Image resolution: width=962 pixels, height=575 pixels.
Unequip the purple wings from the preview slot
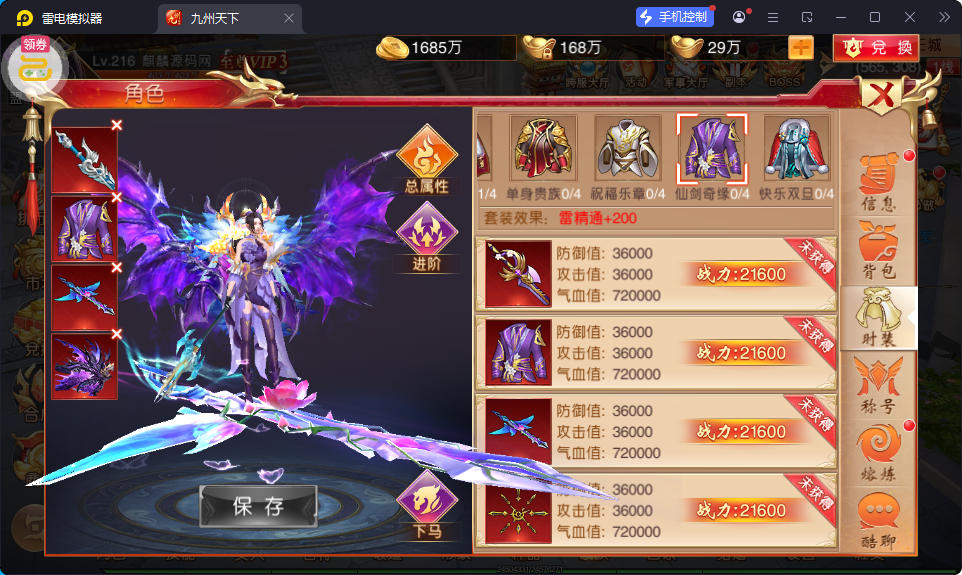pos(117,334)
